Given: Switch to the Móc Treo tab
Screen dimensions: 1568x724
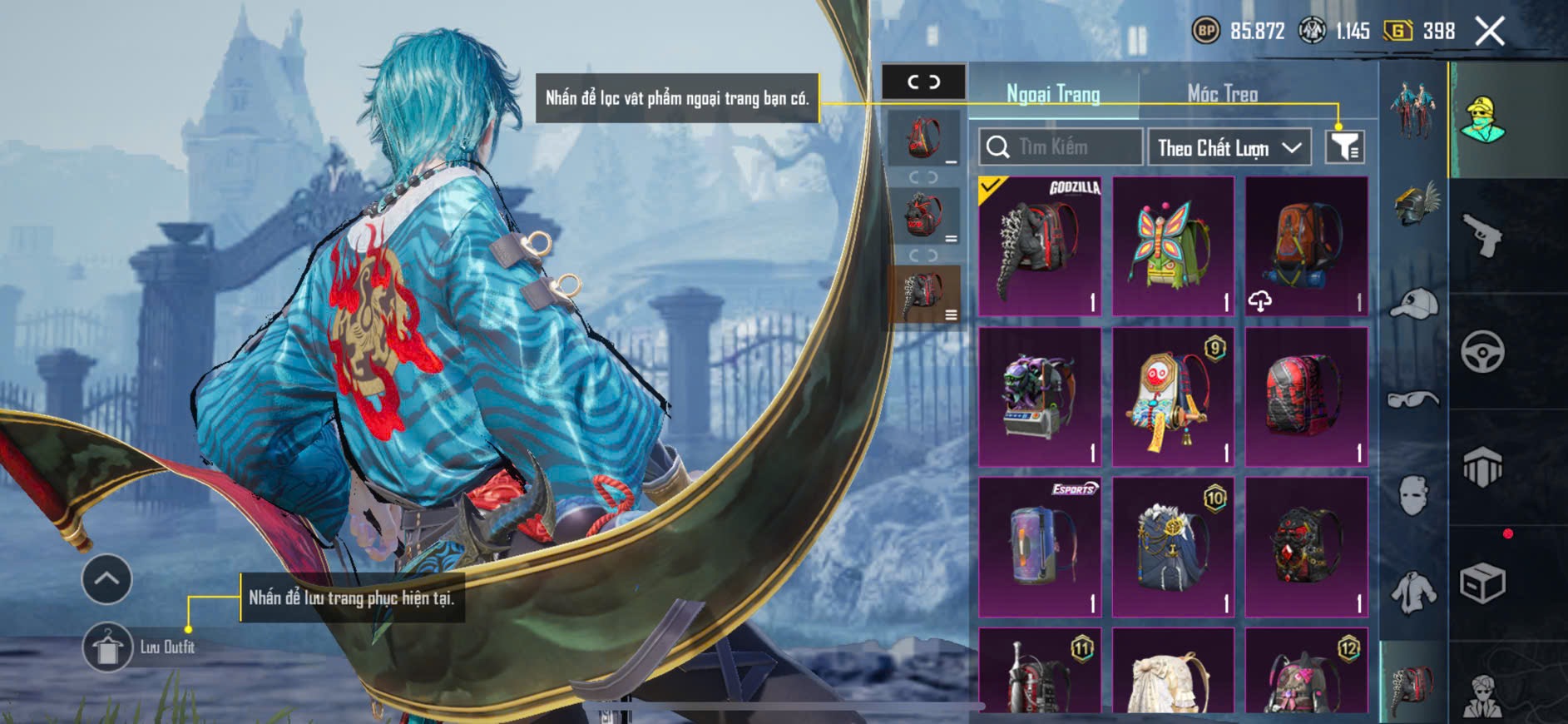Looking at the screenshot, I should (x=1222, y=93).
